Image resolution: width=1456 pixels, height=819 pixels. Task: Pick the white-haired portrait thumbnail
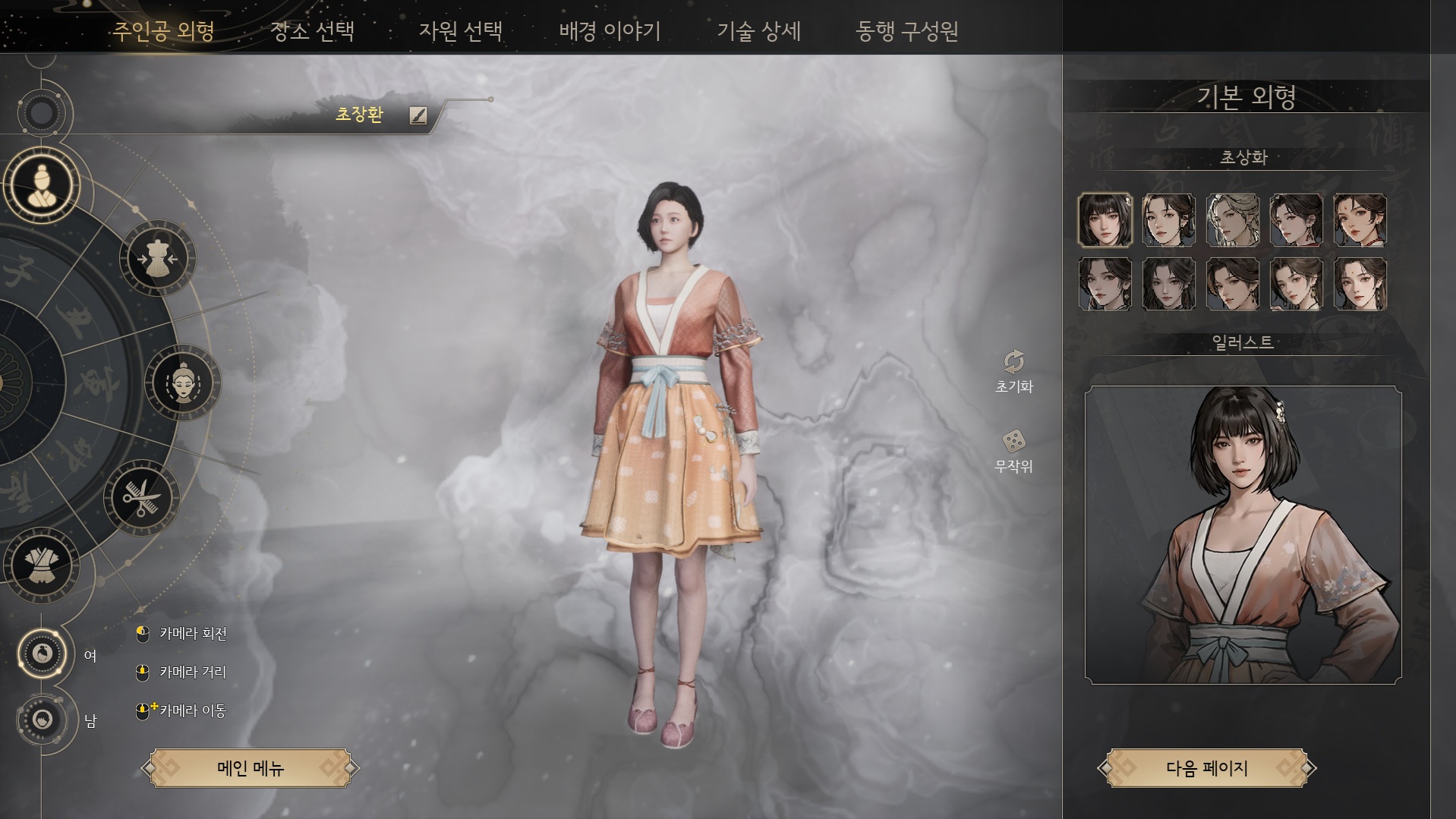pyautogui.click(x=1232, y=220)
